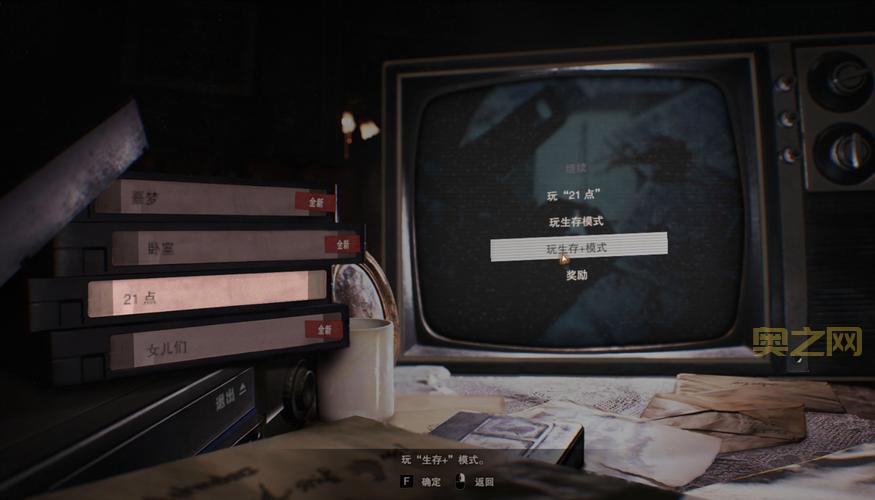
Task: Choose 玩生存模式 on the TV screen
Action: click(x=577, y=221)
